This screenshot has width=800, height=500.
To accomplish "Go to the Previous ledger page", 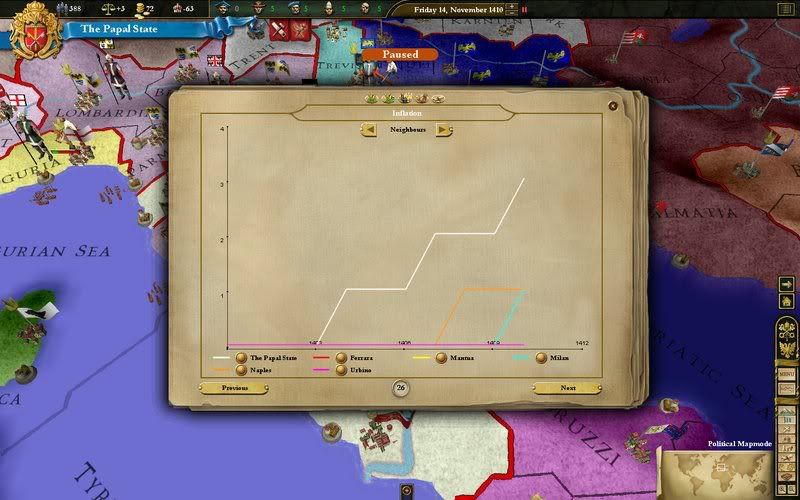I will click(235, 388).
